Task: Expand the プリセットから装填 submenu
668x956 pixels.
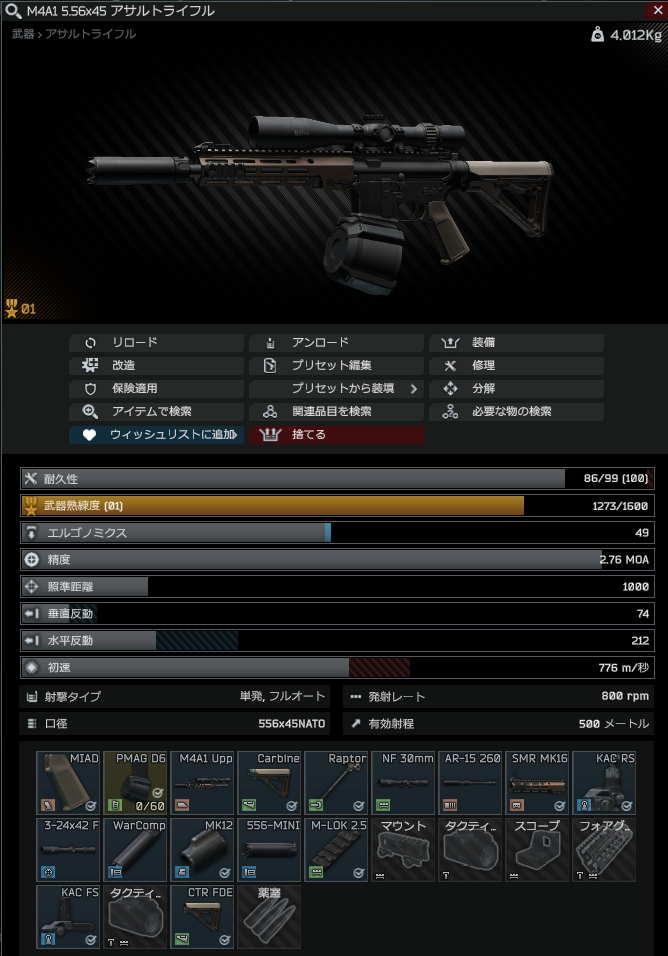Action: pyautogui.click(x=336, y=389)
